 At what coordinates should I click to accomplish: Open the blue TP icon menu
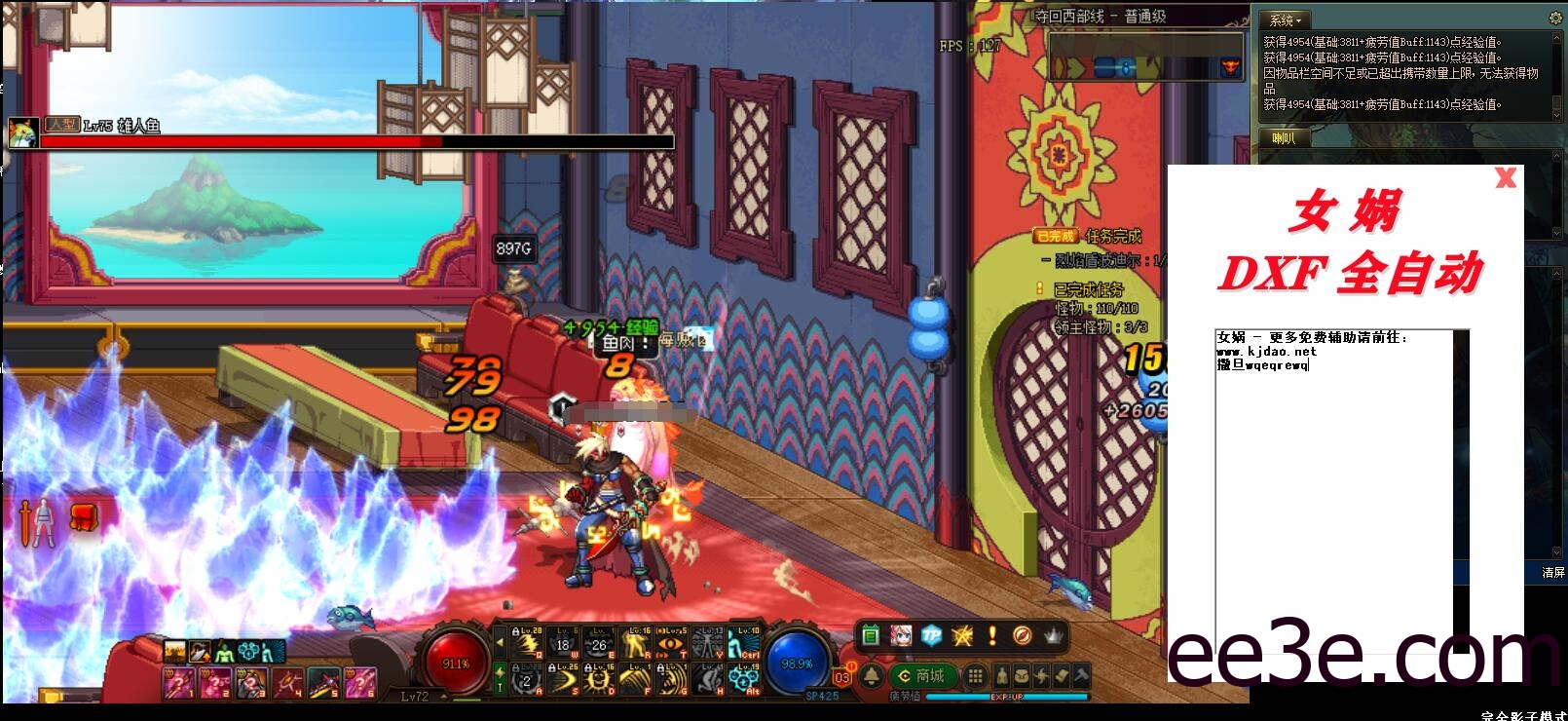tap(932, 636)
